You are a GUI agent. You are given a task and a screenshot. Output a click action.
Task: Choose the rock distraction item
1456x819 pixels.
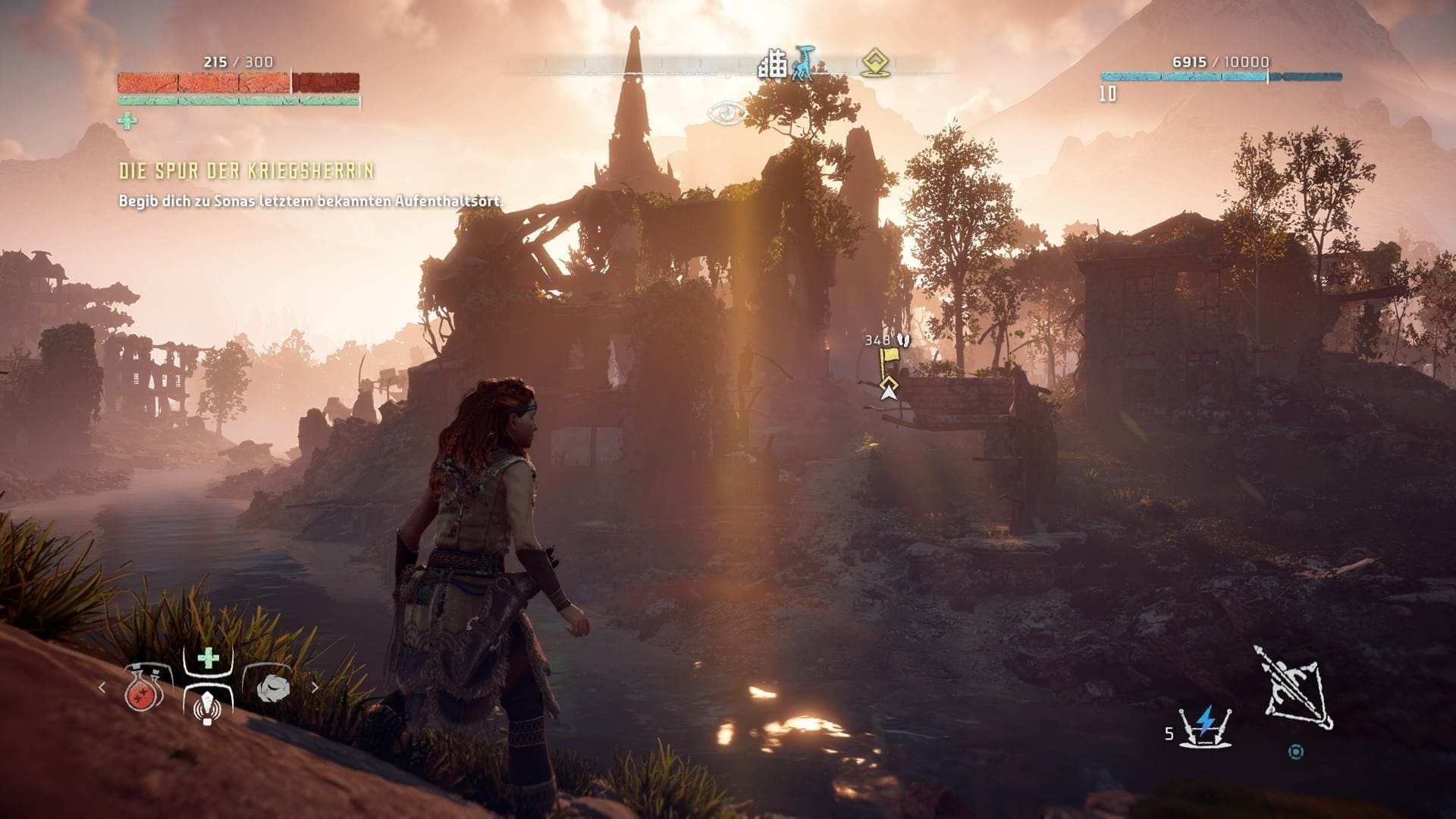pyautogui.click(x=273, y=688)
